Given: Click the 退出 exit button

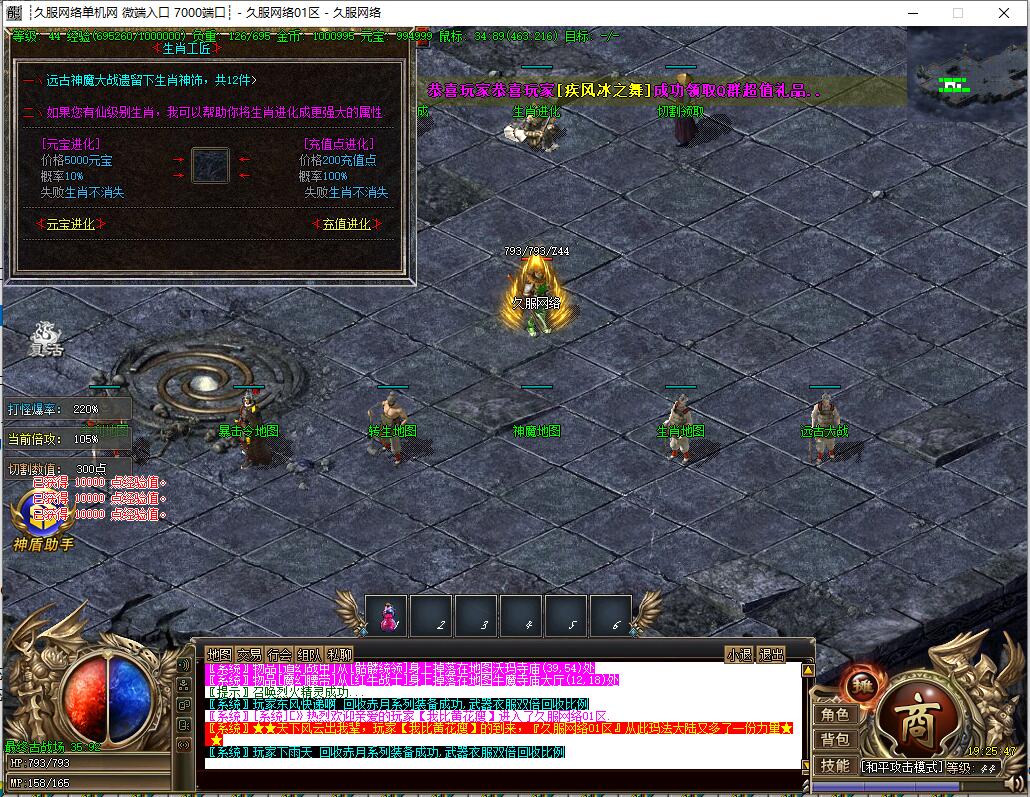Looking at the screenshot, I should (771, 655).
